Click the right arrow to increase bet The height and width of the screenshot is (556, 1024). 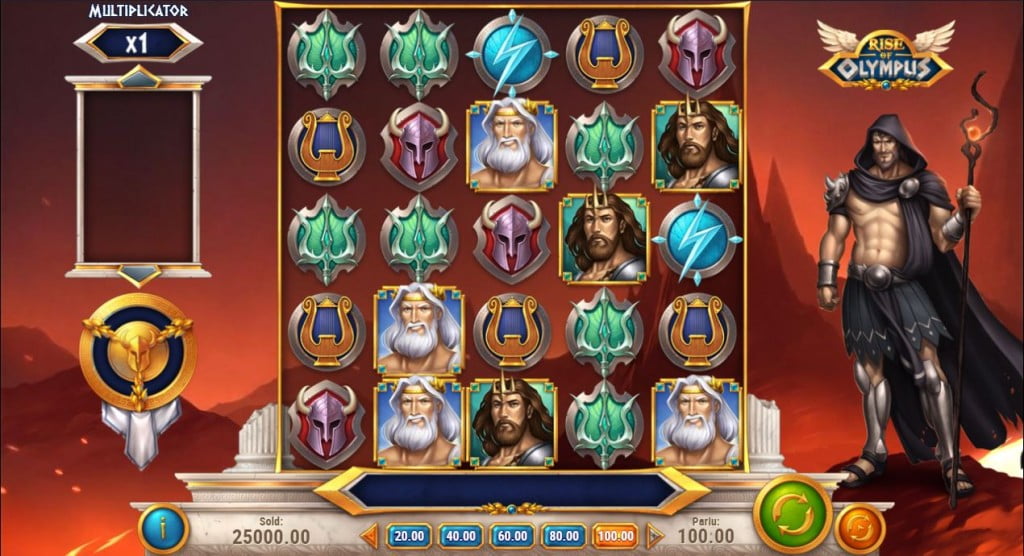[x=655, y=535]
